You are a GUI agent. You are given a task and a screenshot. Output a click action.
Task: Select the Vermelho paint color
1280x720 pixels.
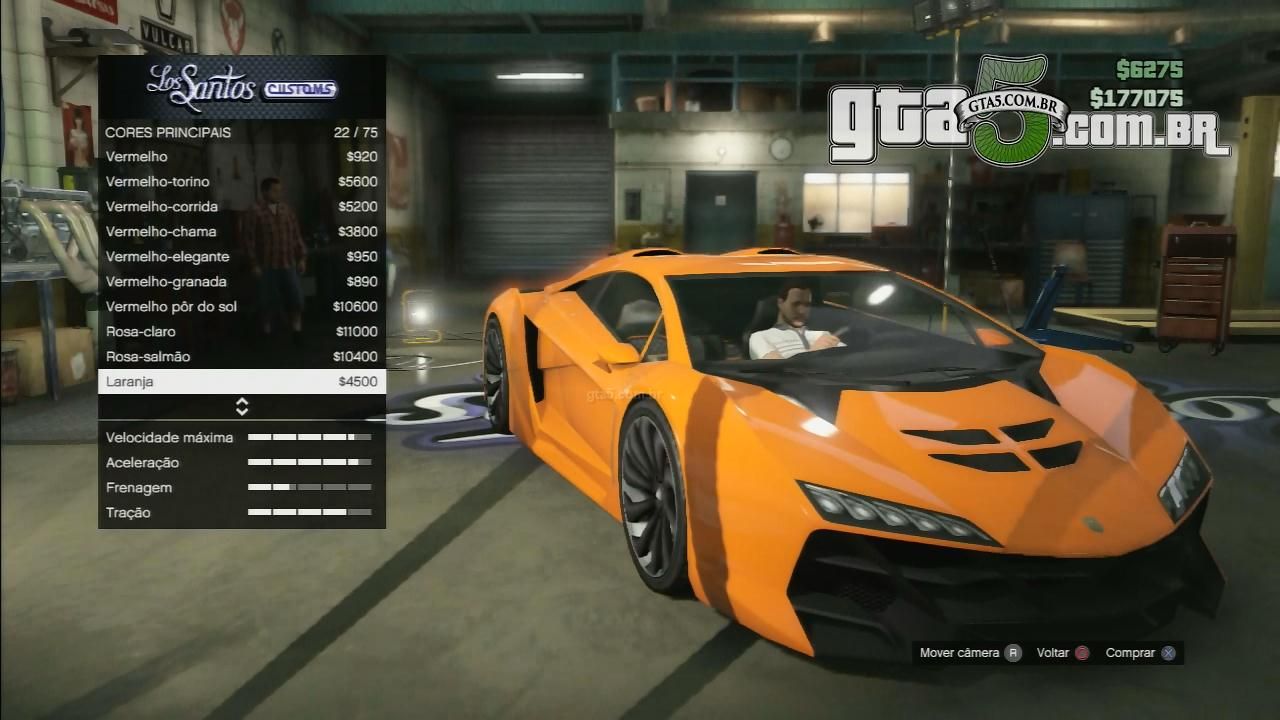click(241, 157)
